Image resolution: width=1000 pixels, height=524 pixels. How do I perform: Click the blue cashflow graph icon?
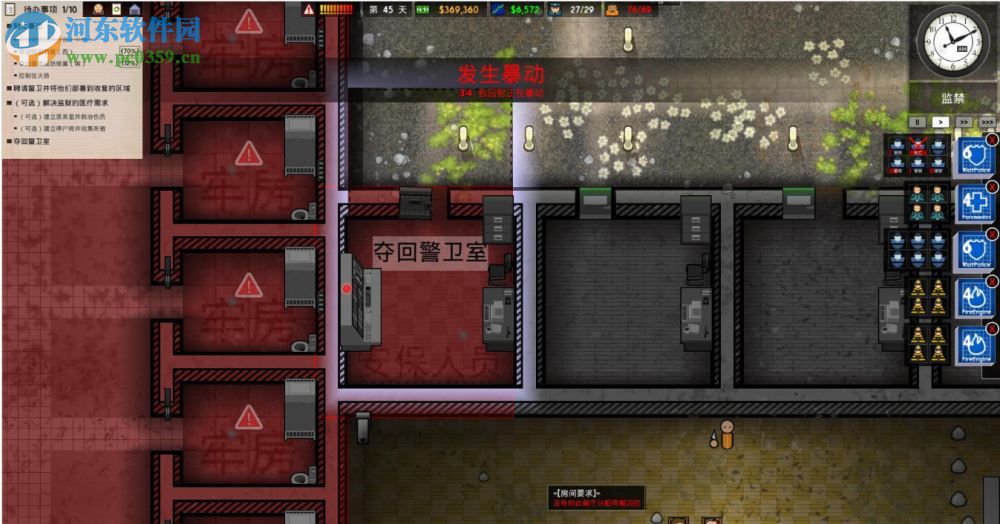(499, 10)
